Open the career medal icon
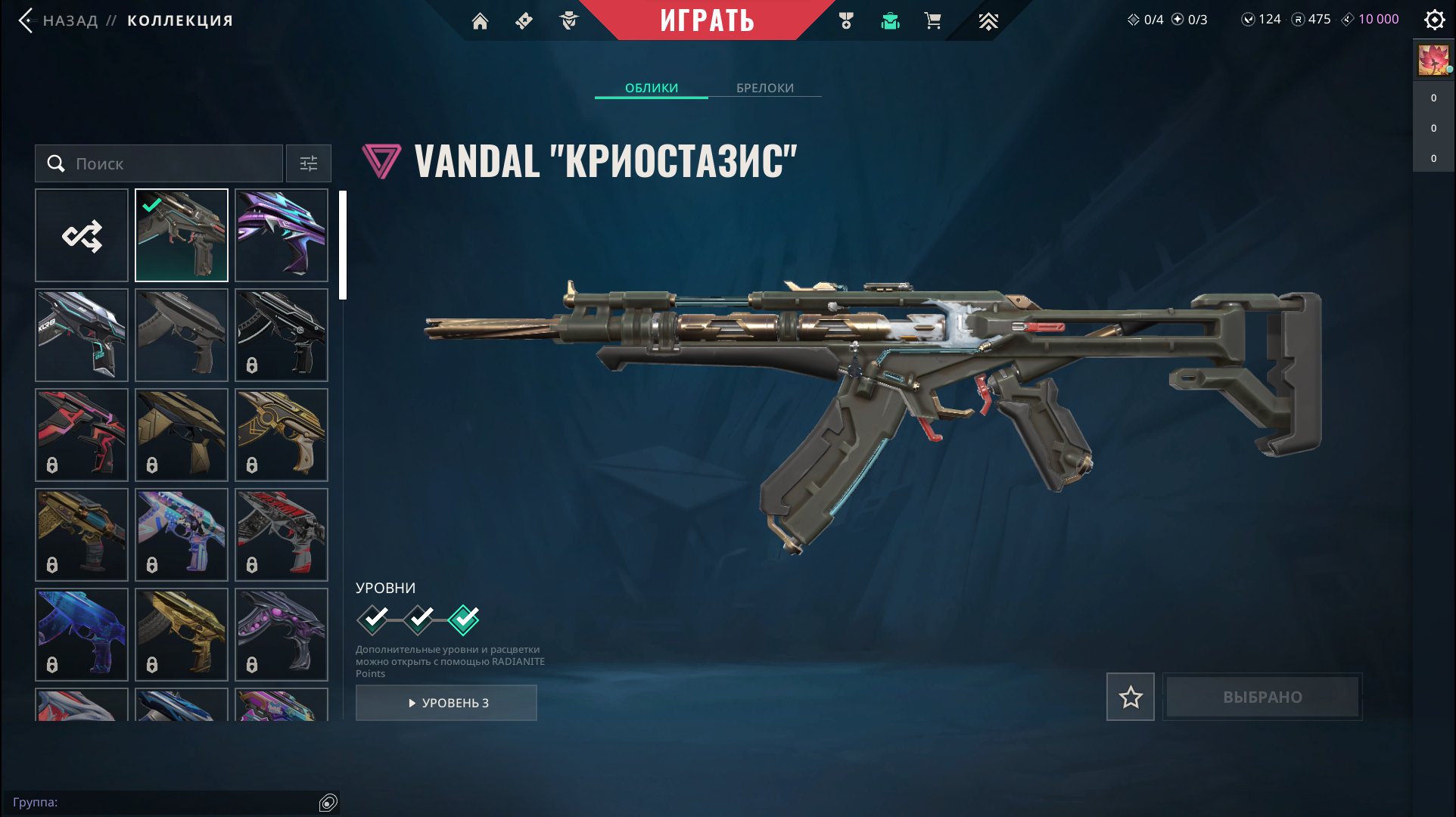The width and height of the screenshot is (1456, 817). [x=845, y=21]
